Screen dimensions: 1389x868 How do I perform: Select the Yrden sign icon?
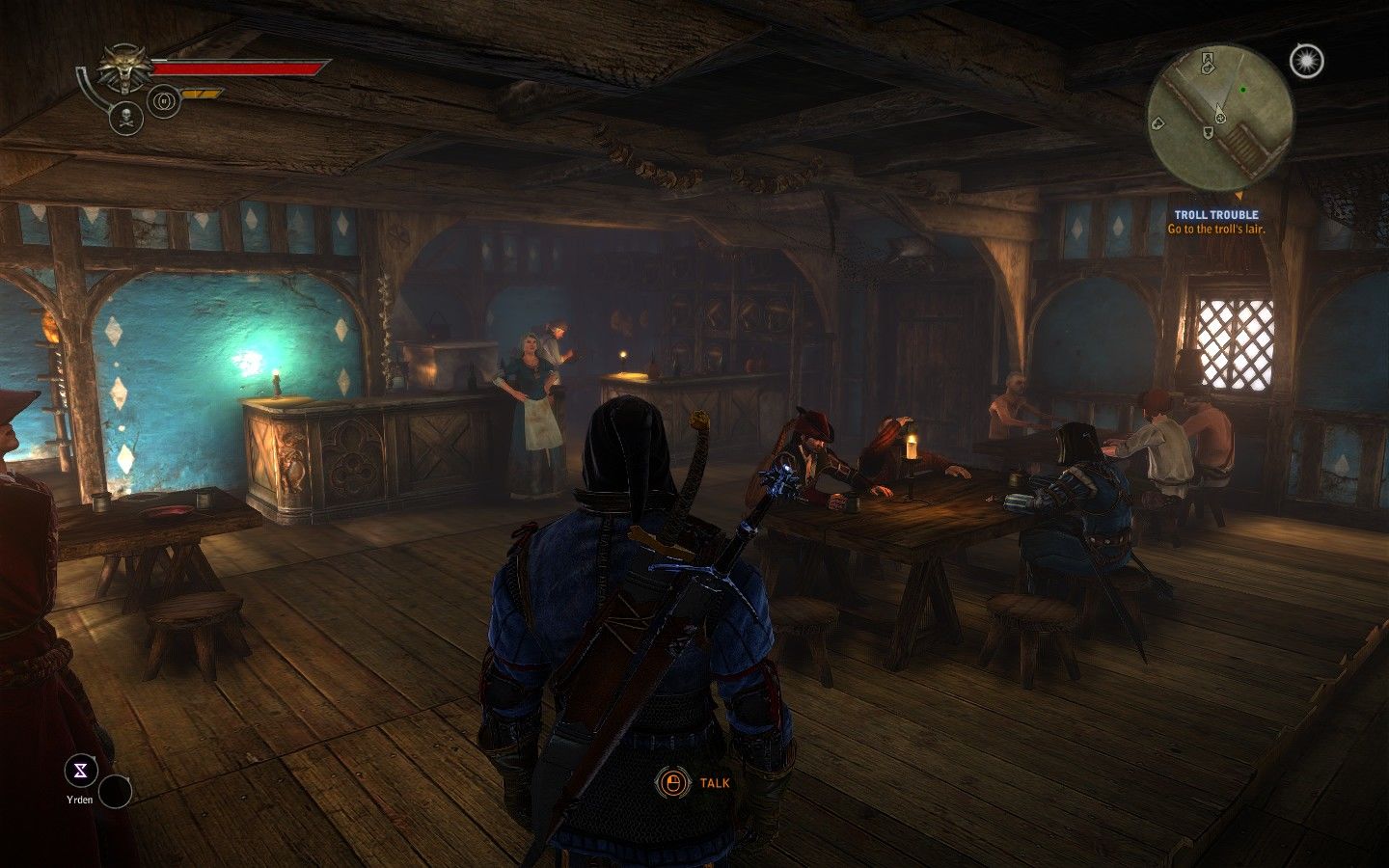click(81, 770)
